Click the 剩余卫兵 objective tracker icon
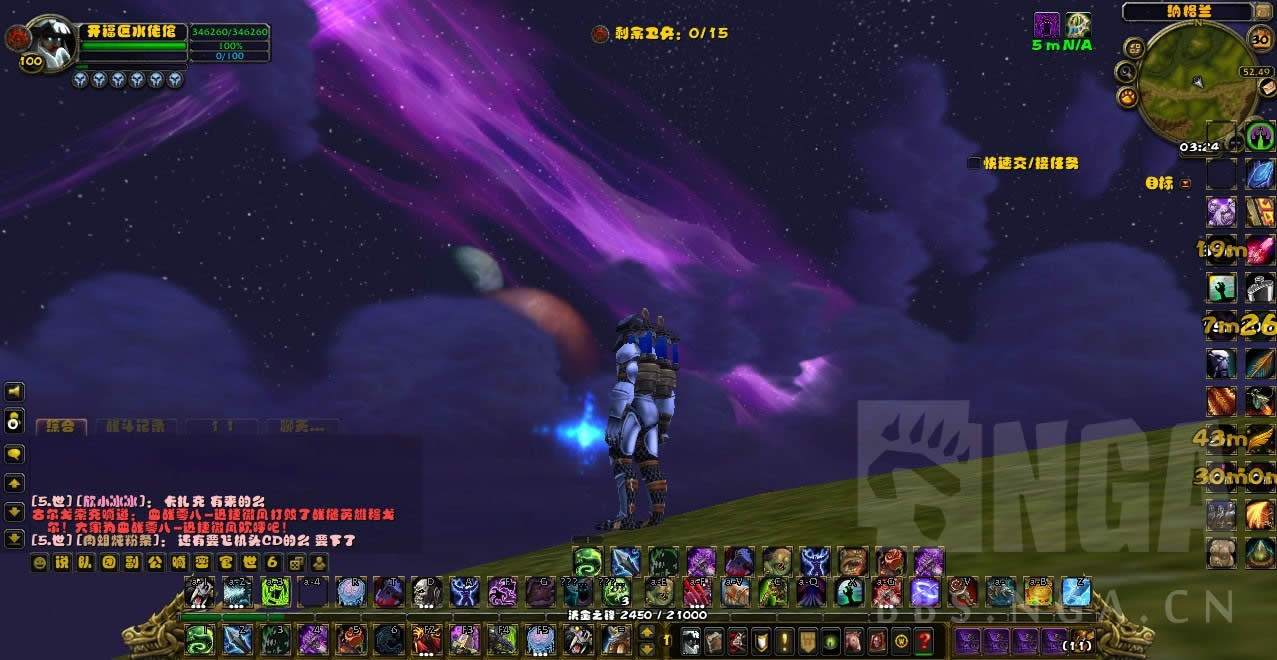Viewport: 1277px width, 660px height. 600,33
